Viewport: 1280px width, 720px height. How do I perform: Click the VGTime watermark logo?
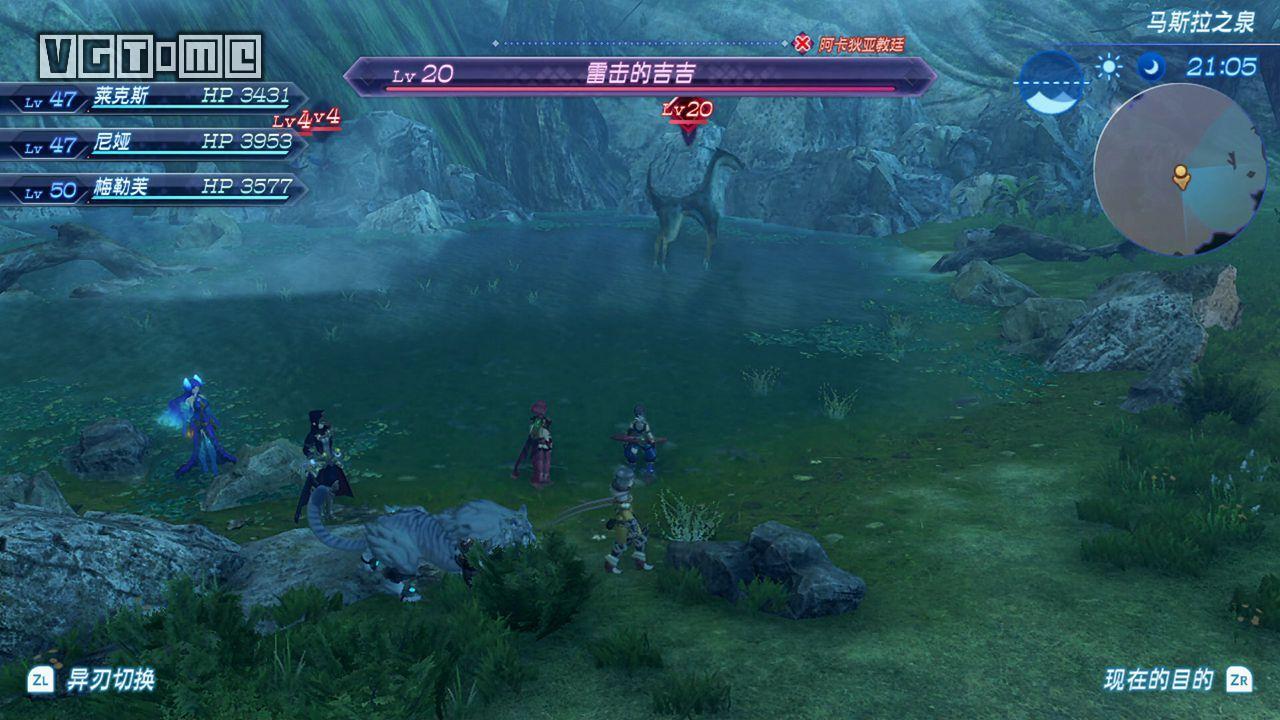point(151,56)
